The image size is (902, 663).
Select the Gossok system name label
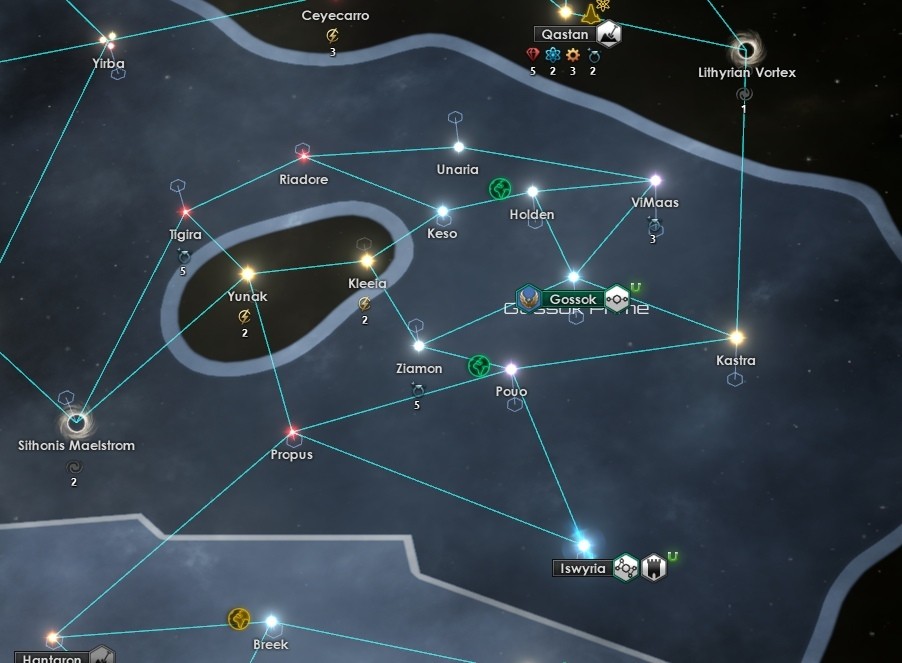(573, 299)
